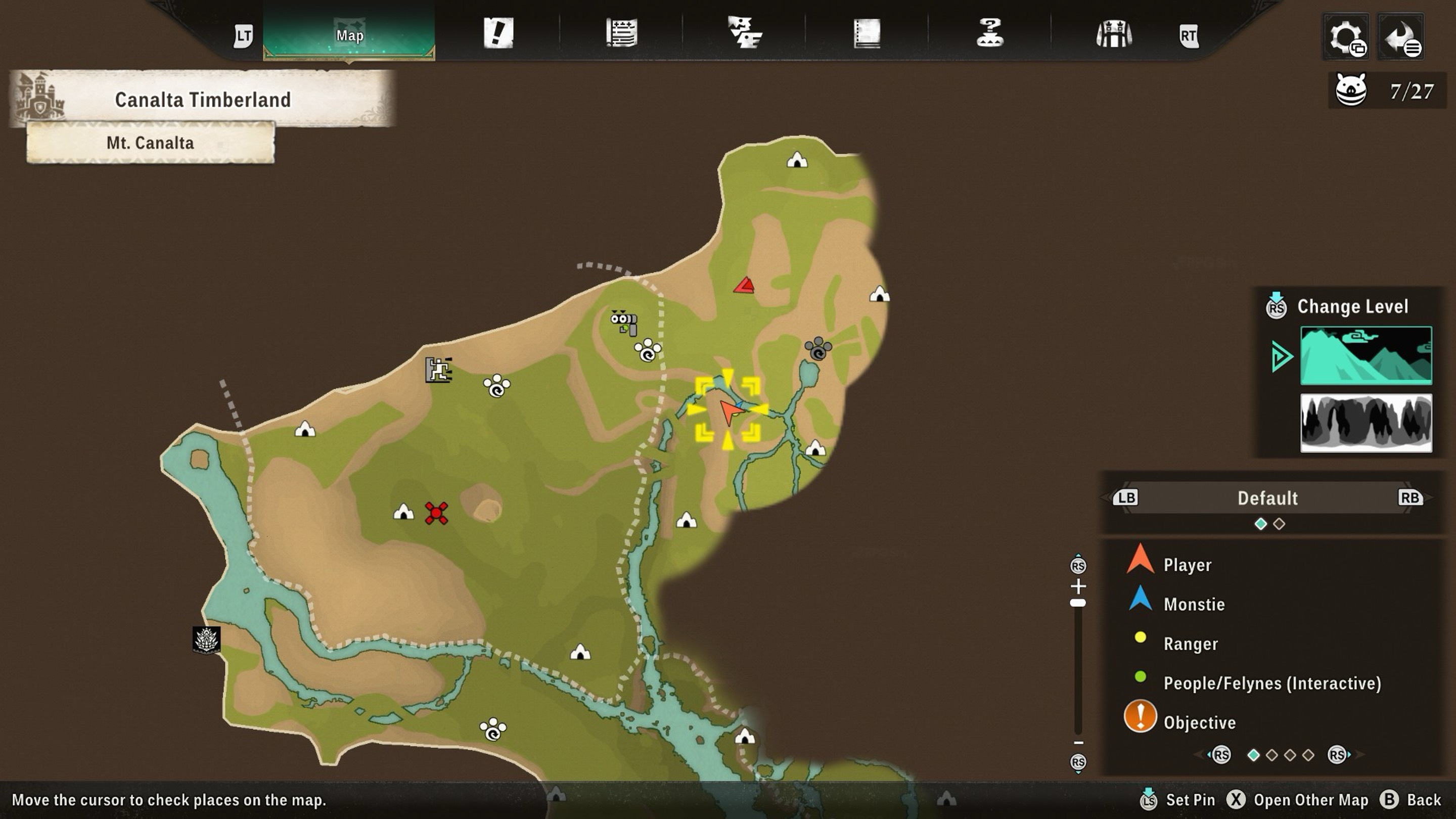
Task: Select the monster footprints tab
Action: point(744,33)
